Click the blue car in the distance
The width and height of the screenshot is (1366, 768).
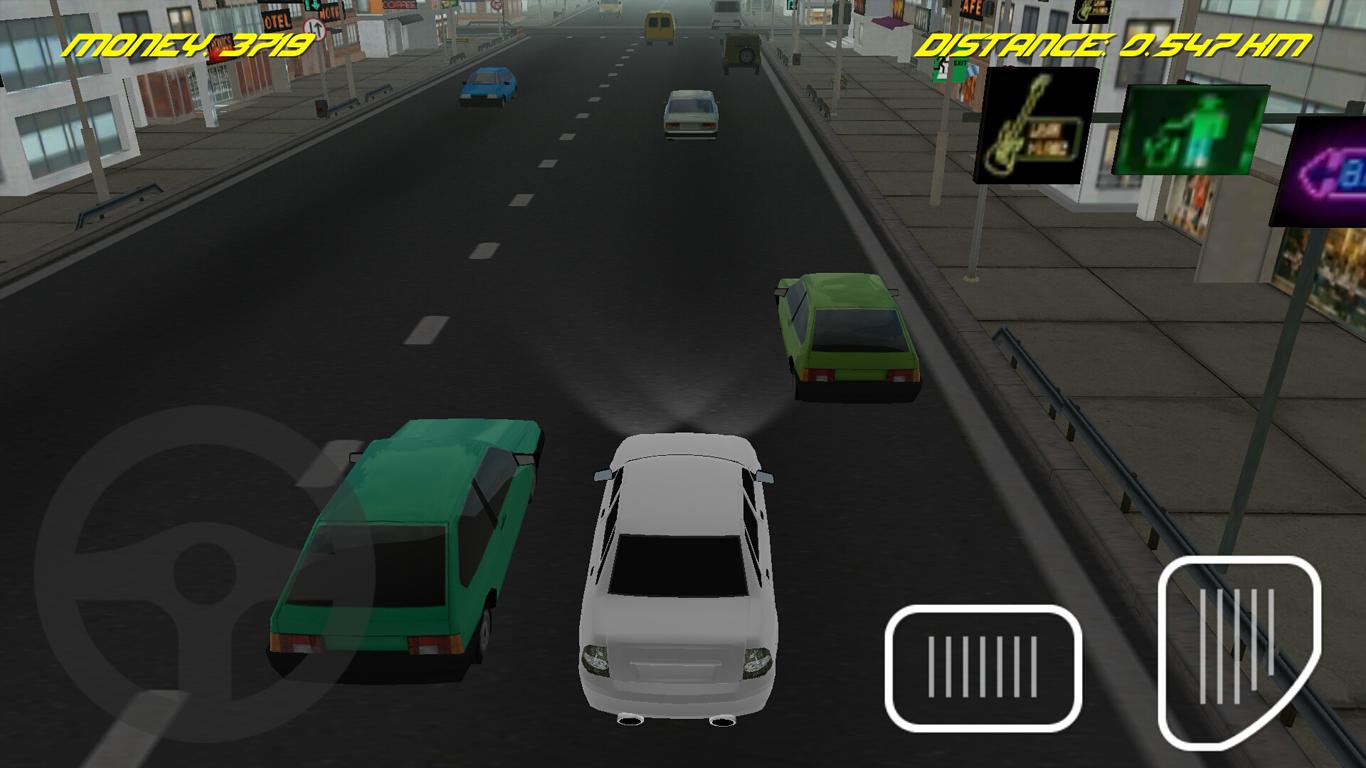[x=489, y=87]
